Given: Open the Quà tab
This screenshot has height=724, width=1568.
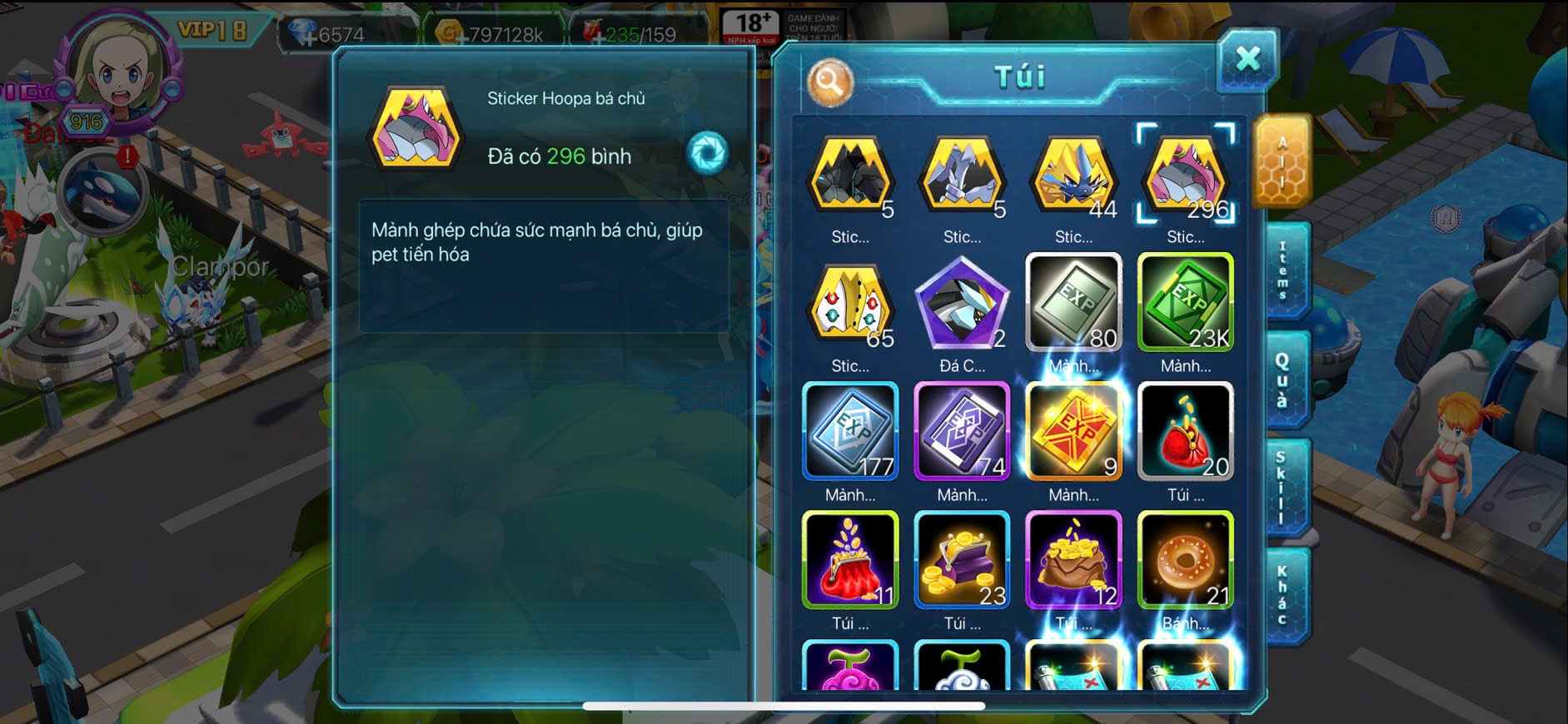Looking at the screenshot, I should coord(1283,380).
